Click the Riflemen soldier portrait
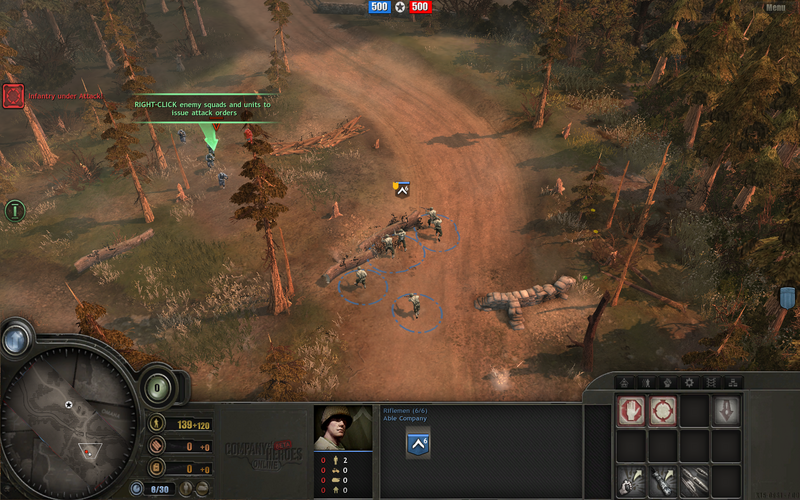This screenshot has width=800, height=500. pyautogui.click(x=342, y=427)
